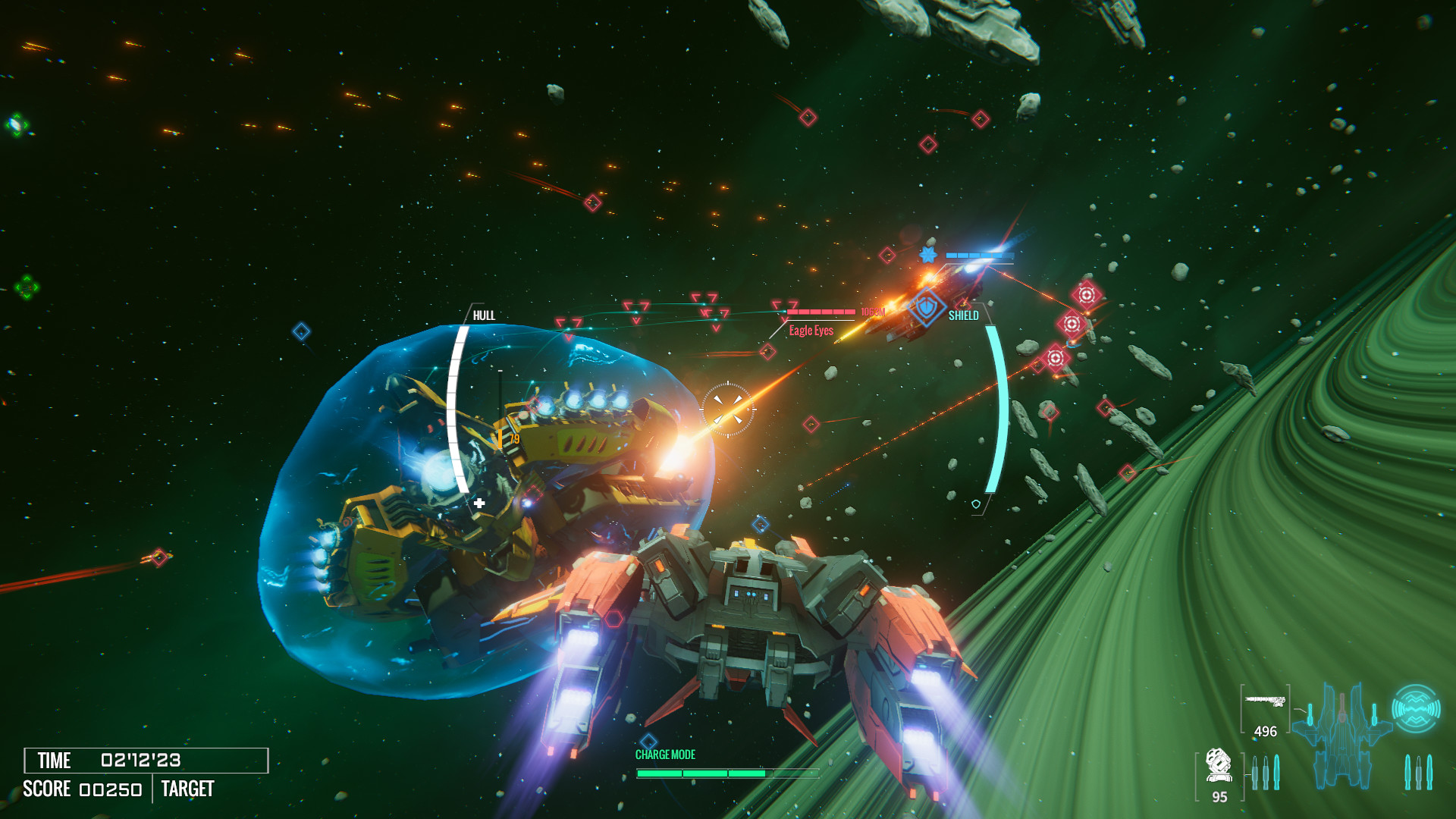Select the green diamond pickup marker on the left
Image resolution: width=1456 pixels, height=819 pixels.
[17, 124]
